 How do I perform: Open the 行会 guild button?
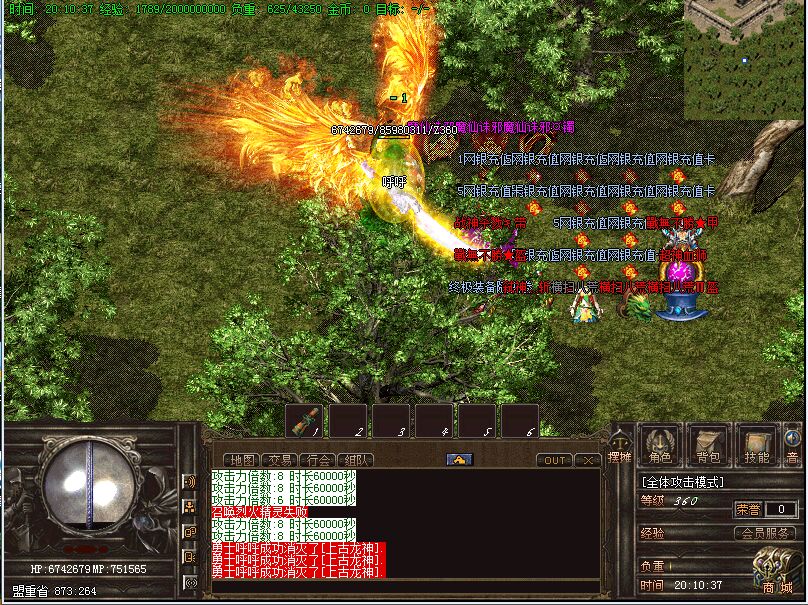click(x=319, y=460)
